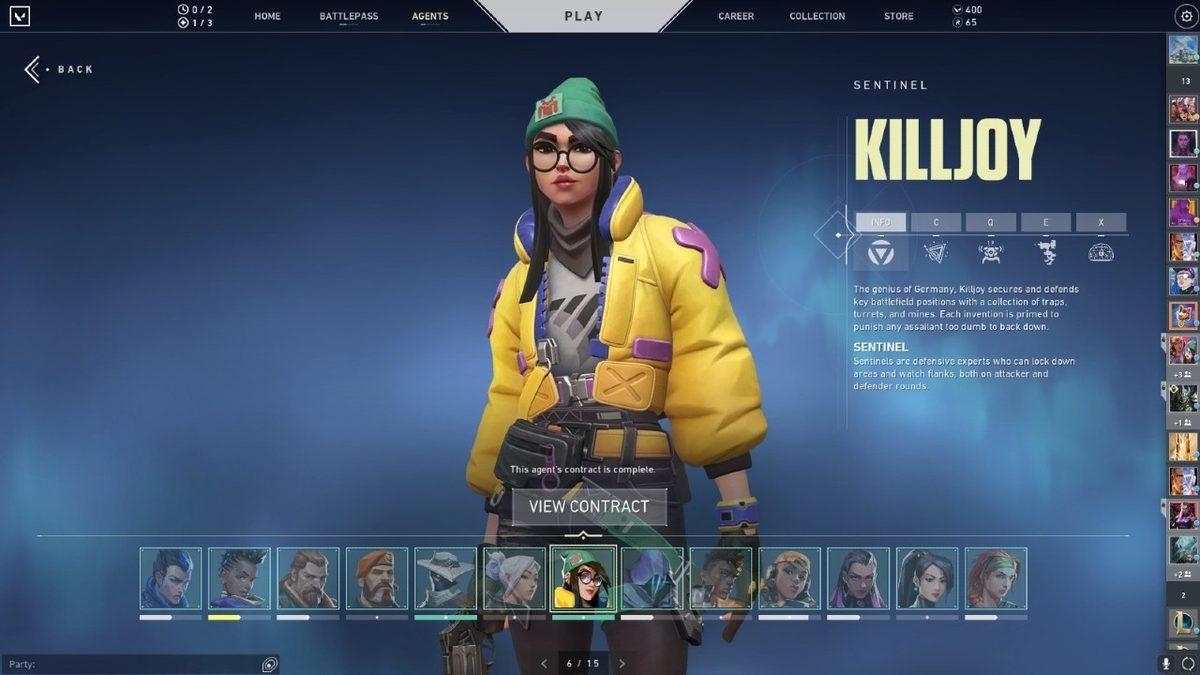
Task: Click the View Contract button
Action: [x=589, y=506]
